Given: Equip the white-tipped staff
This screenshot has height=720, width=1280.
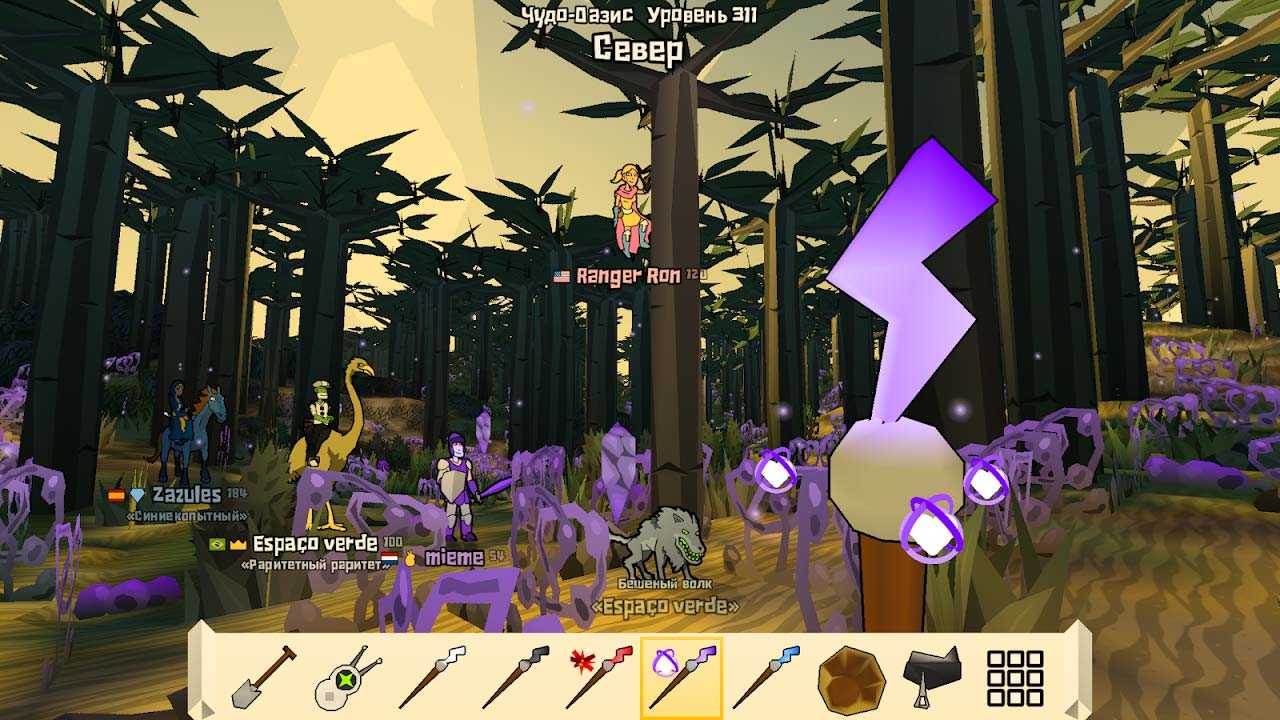Looking at the screenshot, I should click(x=431, y=678).
